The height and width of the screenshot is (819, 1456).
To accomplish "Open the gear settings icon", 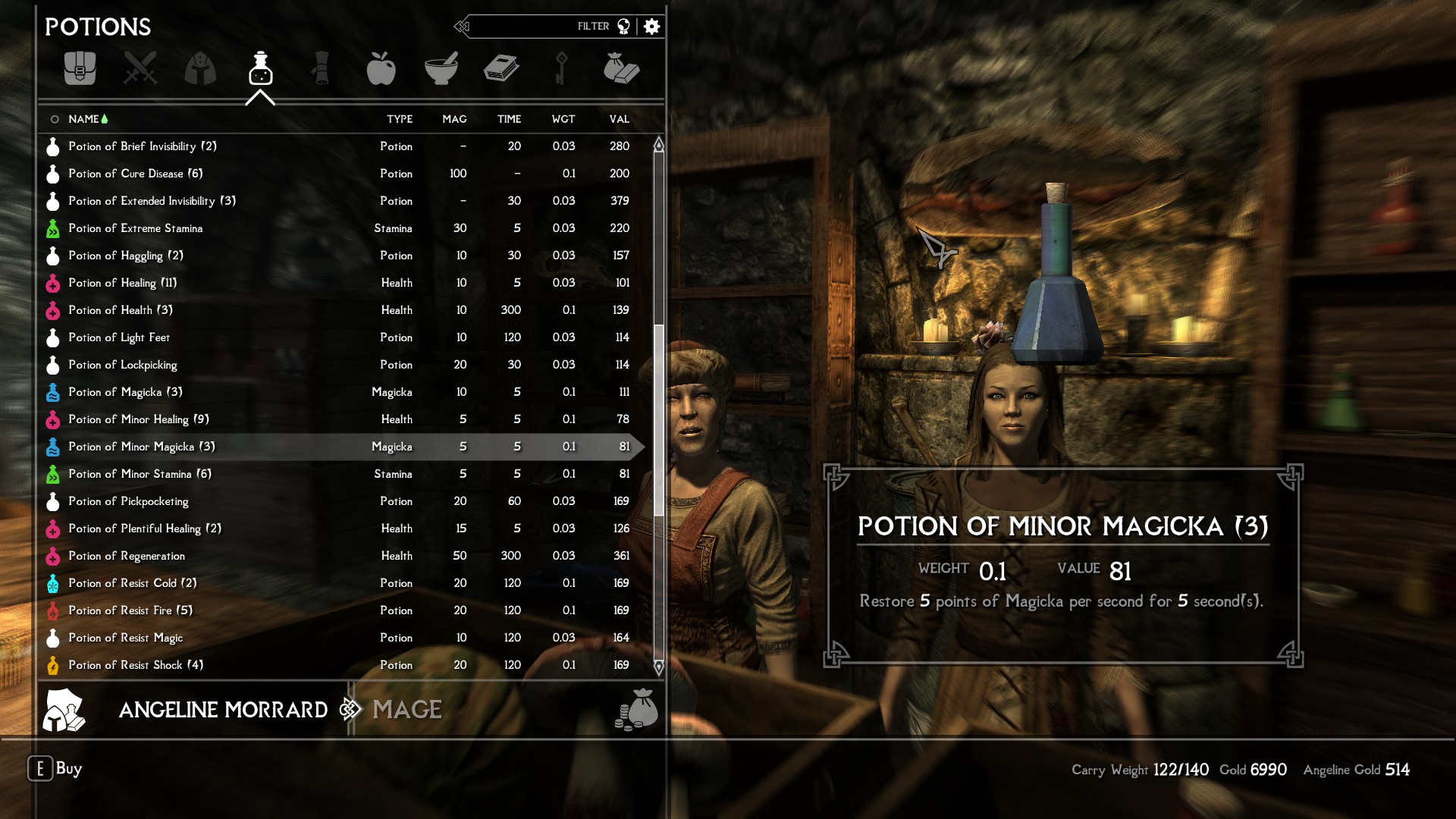I will (651, 27).
